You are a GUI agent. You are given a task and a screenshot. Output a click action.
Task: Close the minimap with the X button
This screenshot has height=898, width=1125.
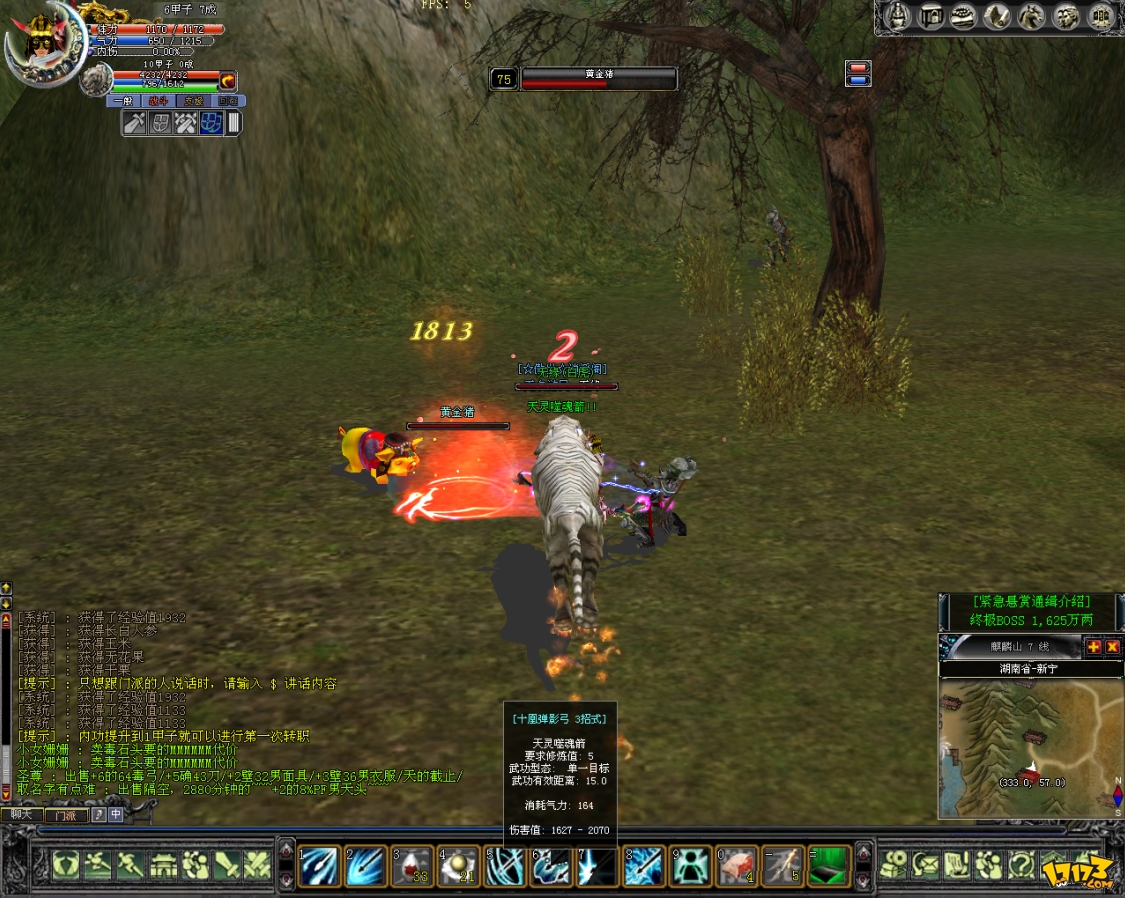click(x=1112, y=647)
